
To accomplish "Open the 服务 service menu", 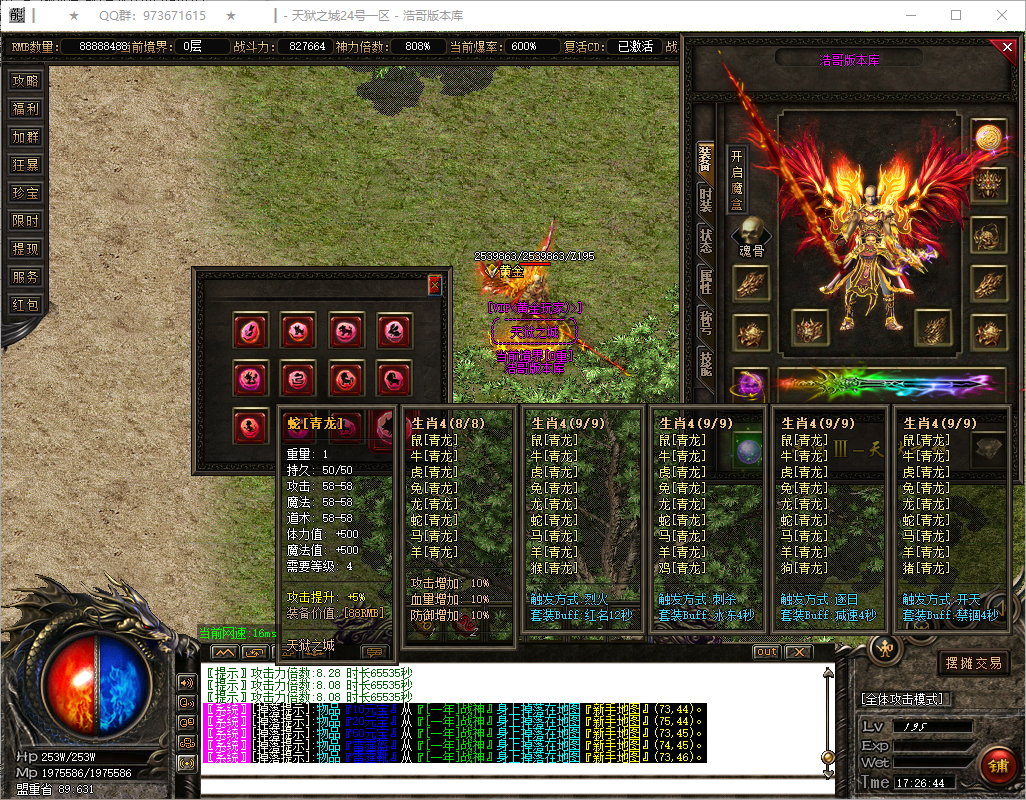I will [x=25, y=277].
